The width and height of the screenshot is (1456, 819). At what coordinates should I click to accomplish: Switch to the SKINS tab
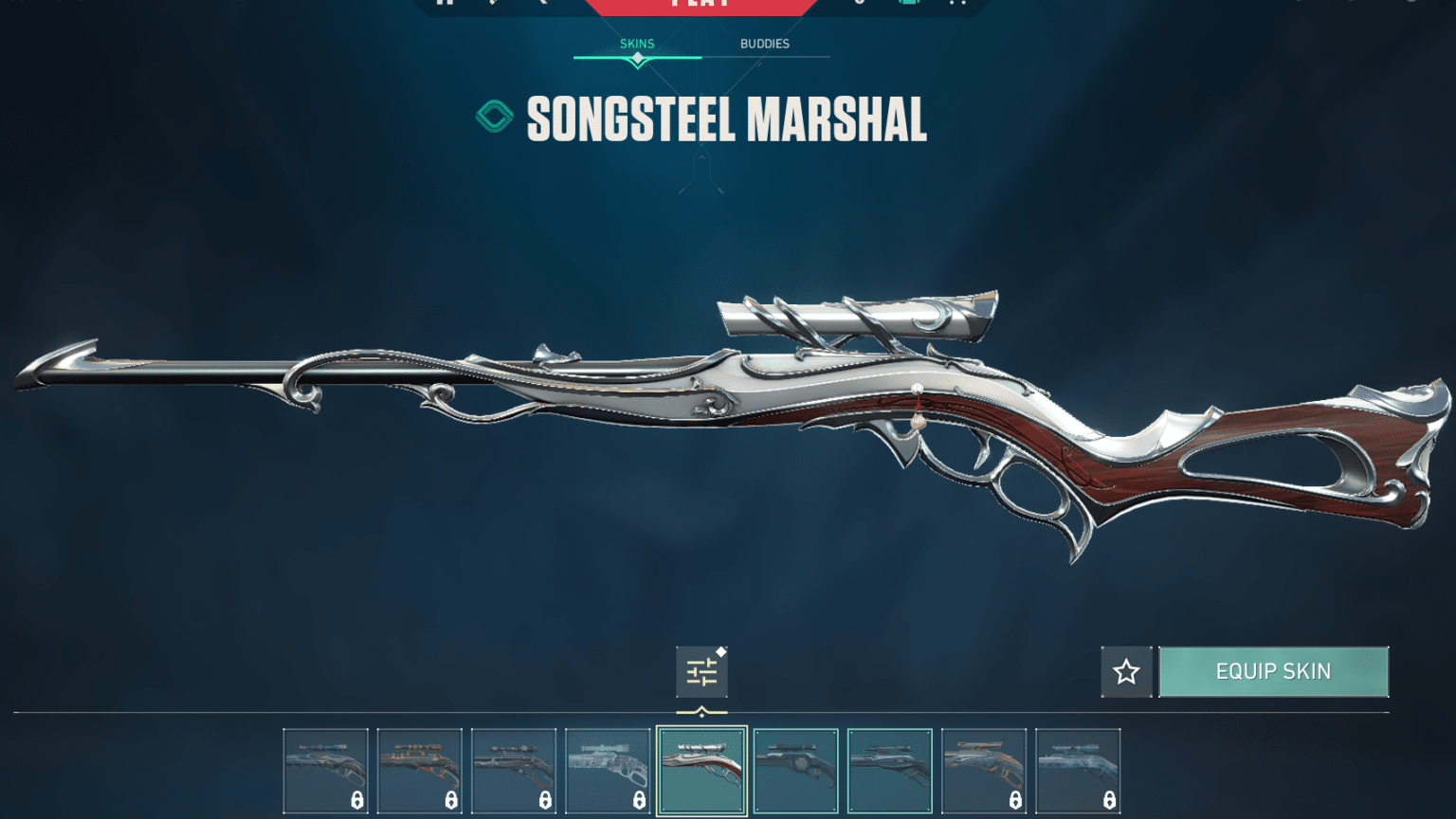(636, 43)
